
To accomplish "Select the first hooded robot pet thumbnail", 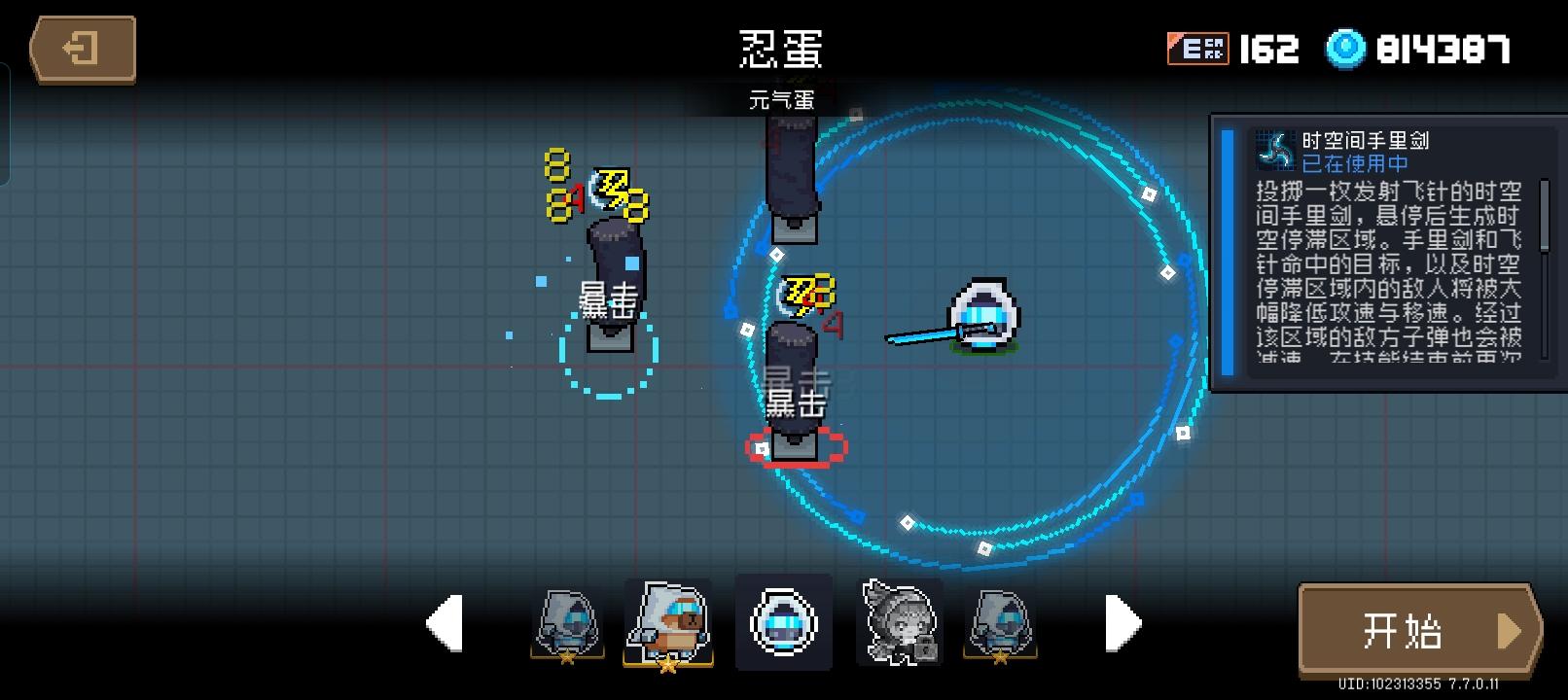I will [x=566, y=622].
